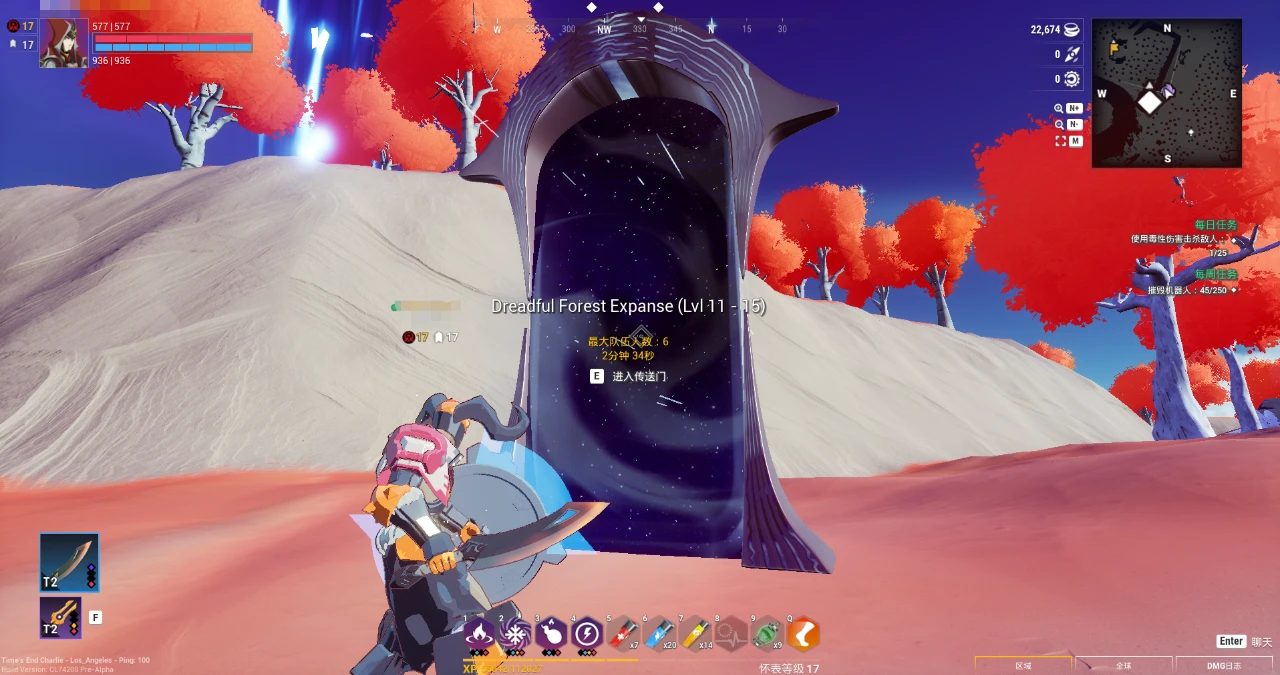Switch to the 全球 chat tab
Image resolution: width=1280 pixels, height=675 pixels.
[1123, 665]
